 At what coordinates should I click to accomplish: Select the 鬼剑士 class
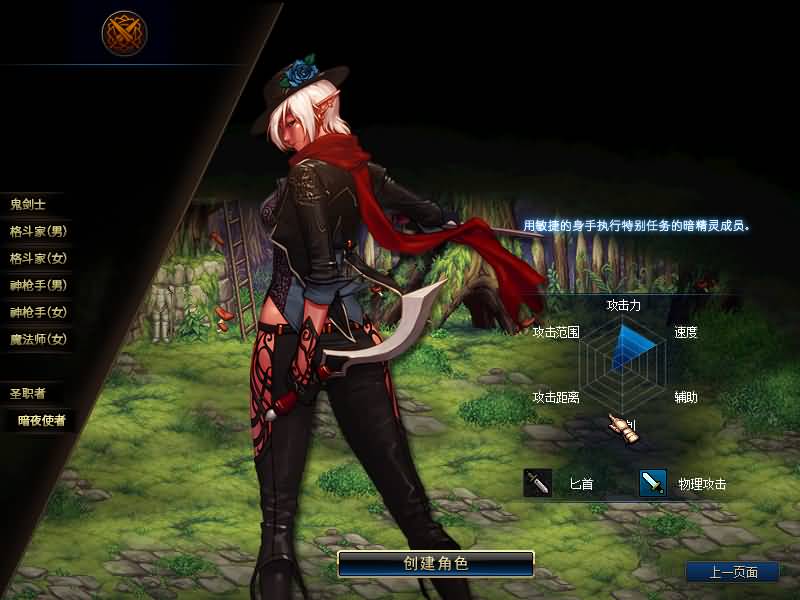[x=28, y=204]
